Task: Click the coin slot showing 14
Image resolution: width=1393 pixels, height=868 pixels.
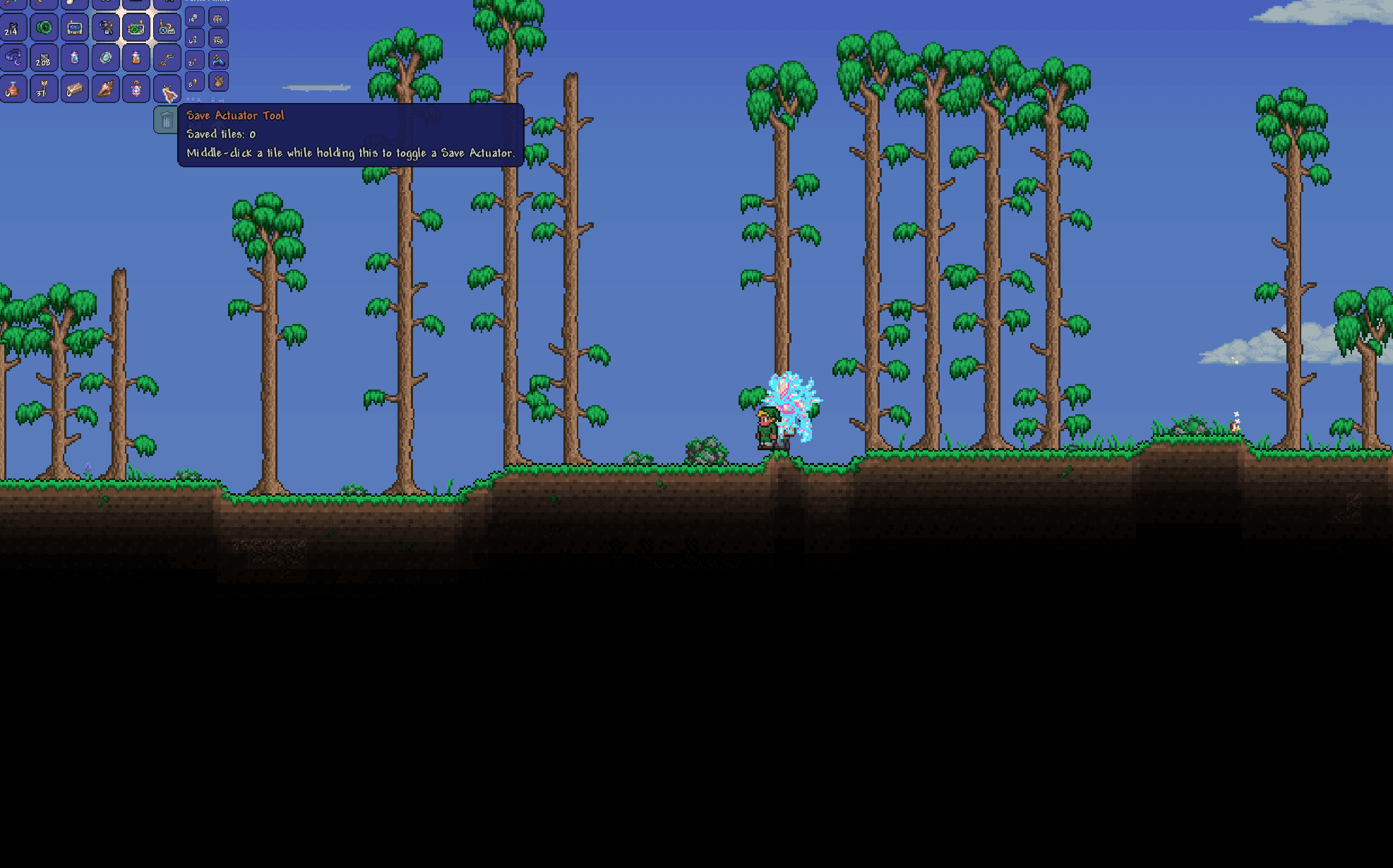Action: click(195, 18)
